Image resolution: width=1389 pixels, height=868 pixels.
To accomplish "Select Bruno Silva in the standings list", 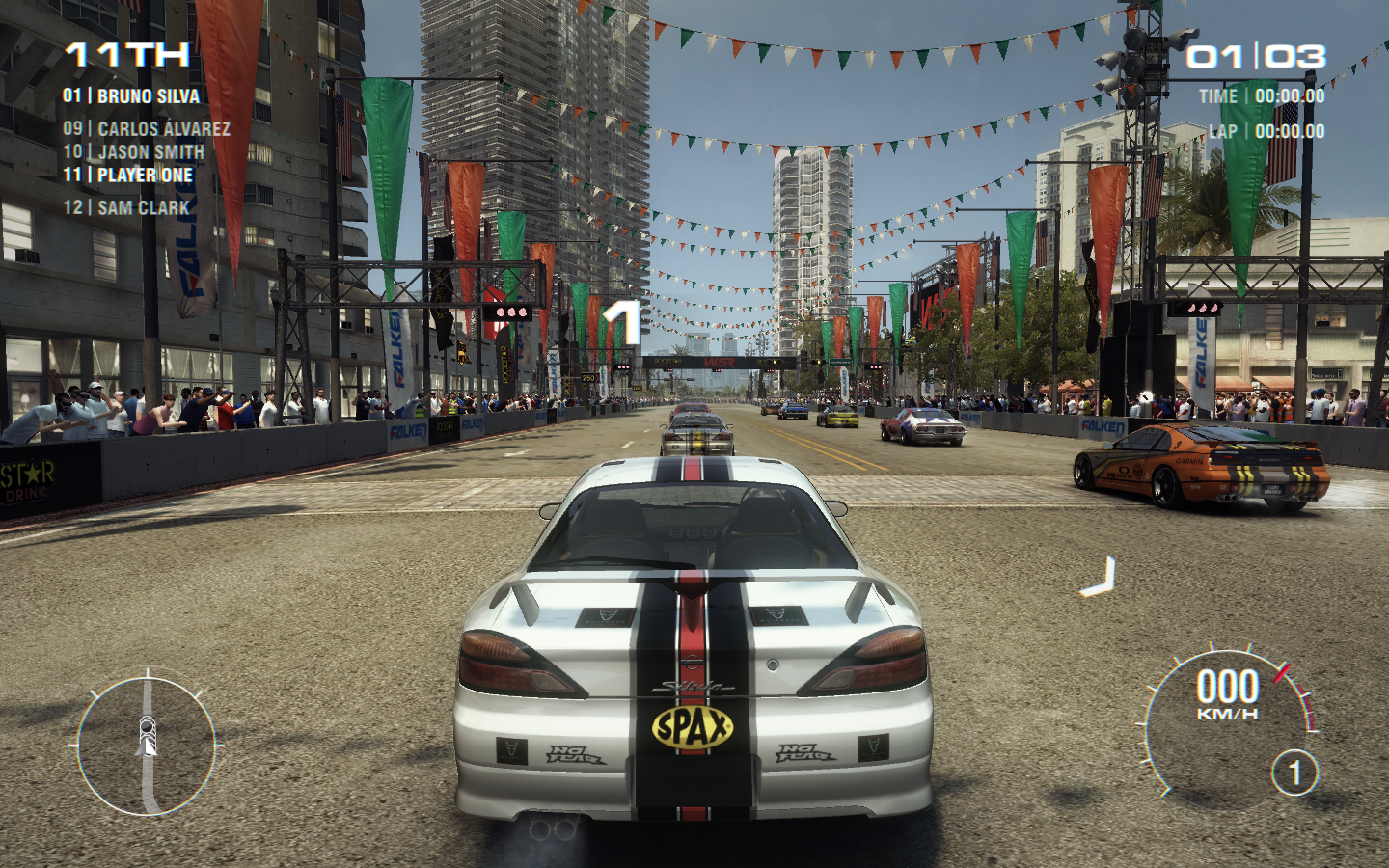I will click(x=131, y=96).
